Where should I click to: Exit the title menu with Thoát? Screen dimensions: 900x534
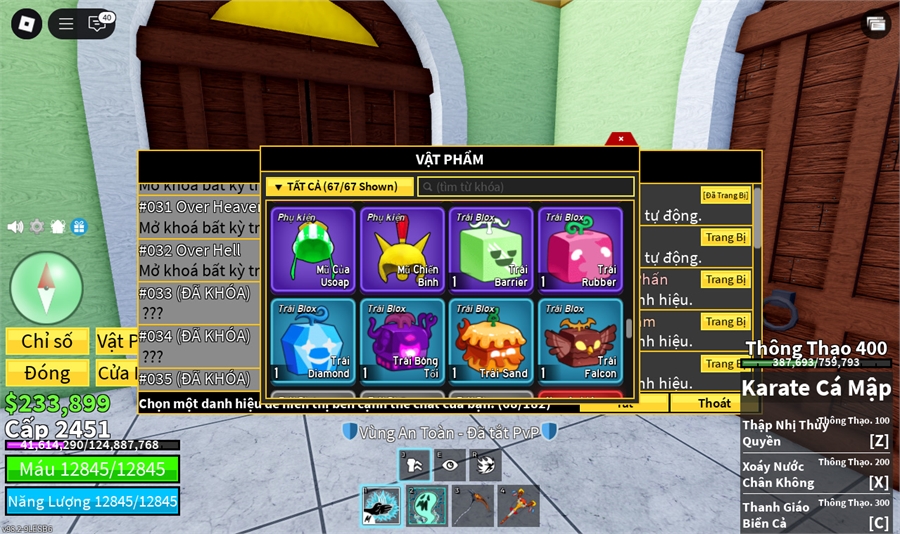[x=714, y=403]
